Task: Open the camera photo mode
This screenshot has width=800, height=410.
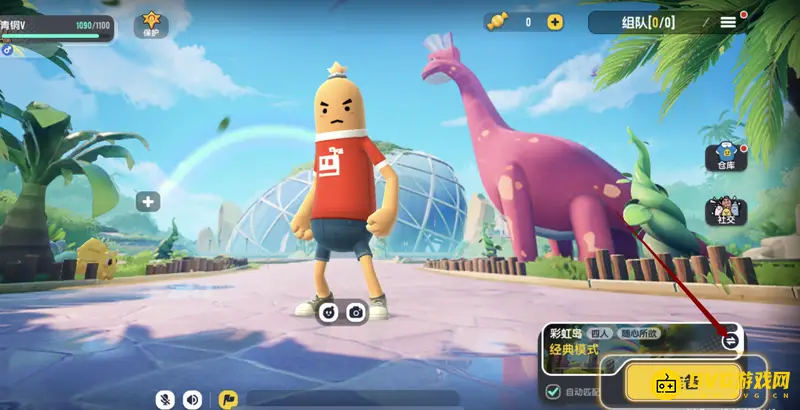Action: 355,312
